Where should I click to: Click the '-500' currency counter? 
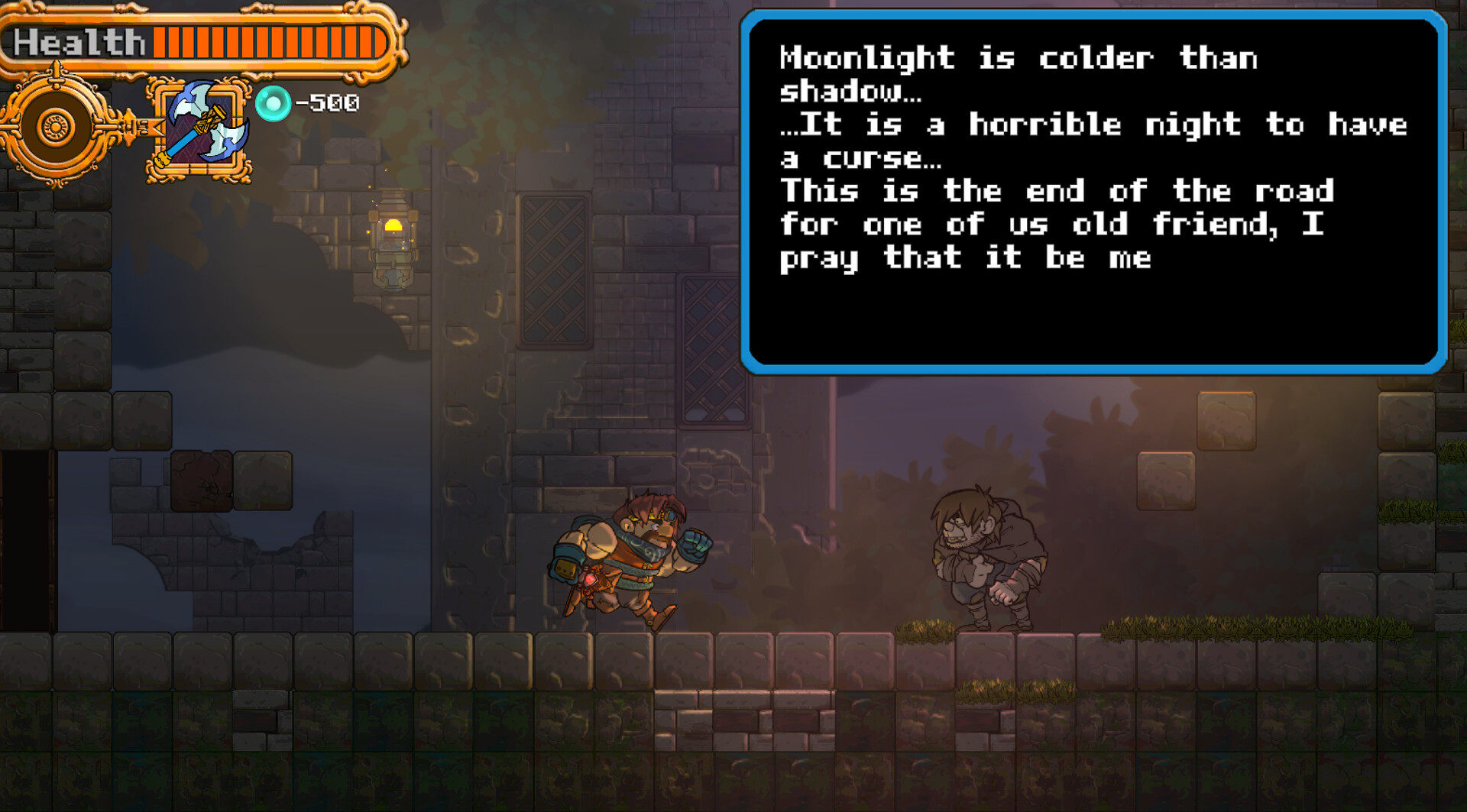[329, 104]
